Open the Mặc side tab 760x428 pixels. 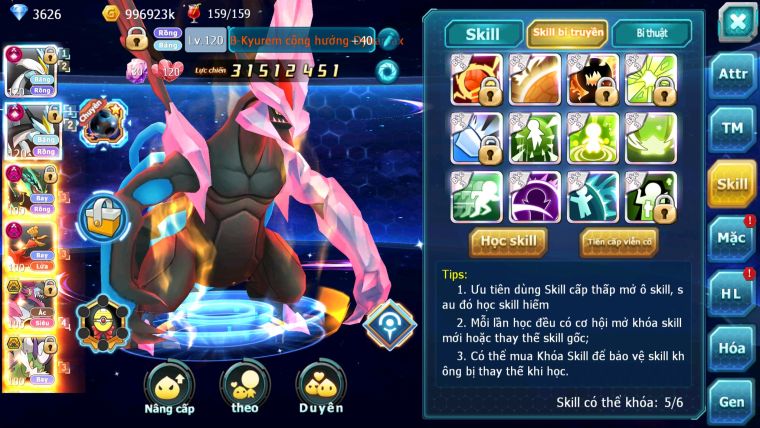pyautogui.click(x=731, y=238)
